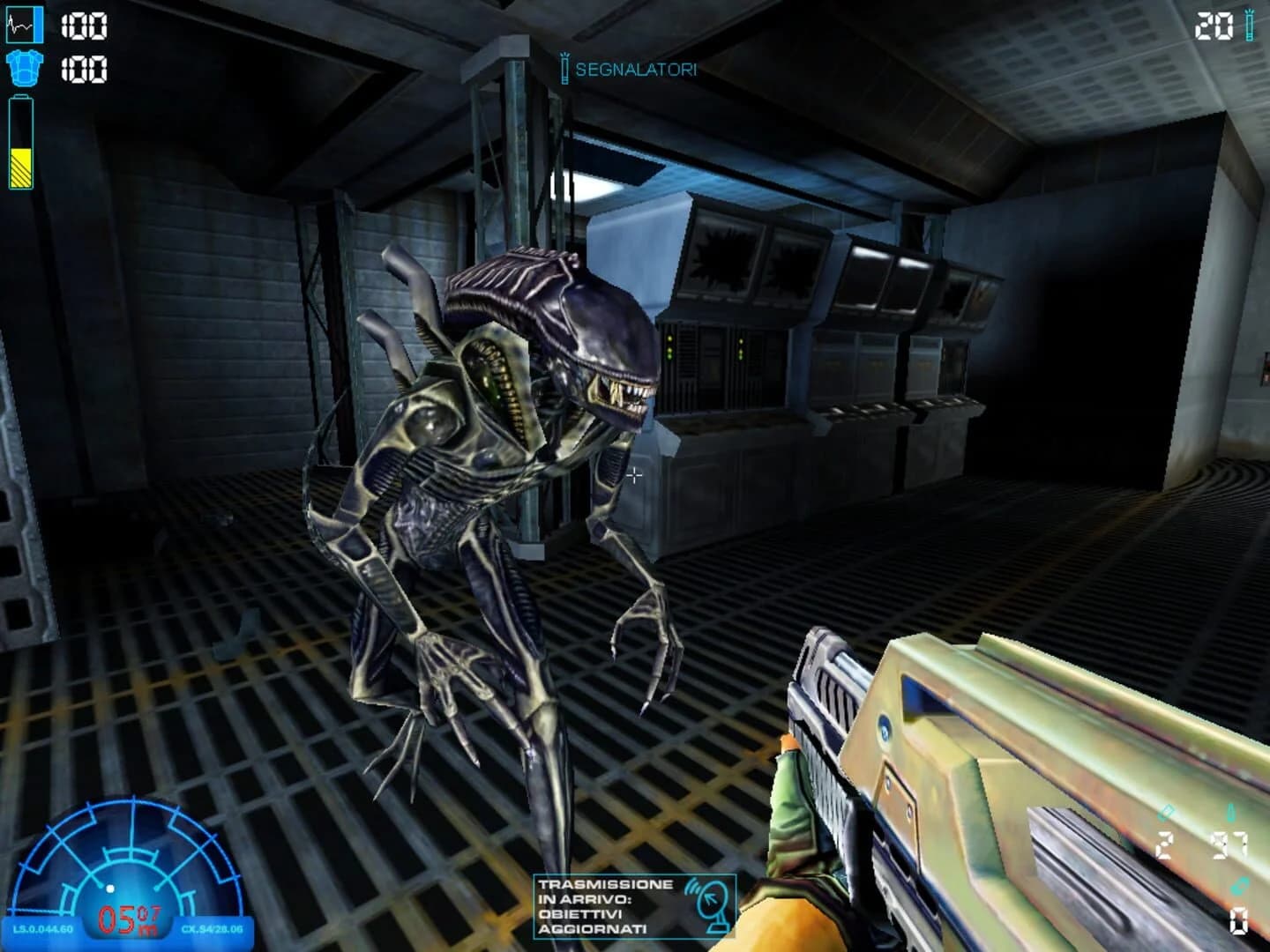
Task: Select the flare counter icon beside 20
Action: tap(1251, 25)
